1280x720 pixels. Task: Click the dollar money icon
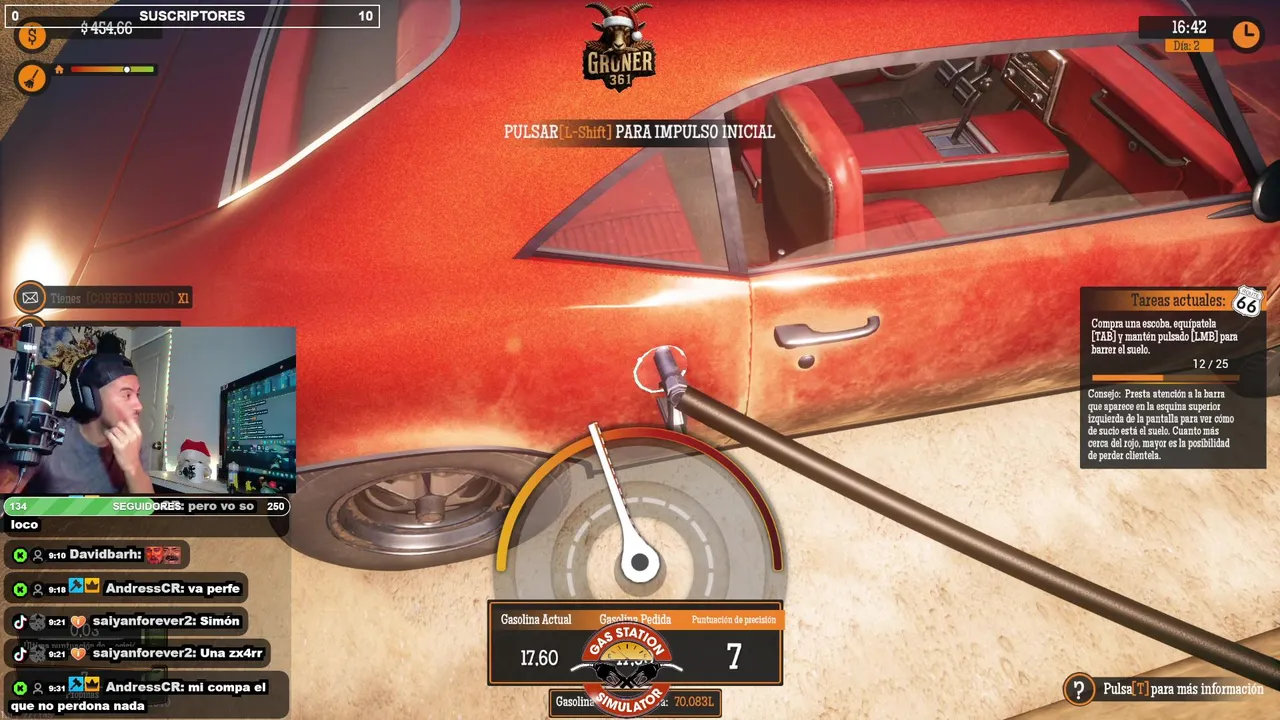(32, 37)
